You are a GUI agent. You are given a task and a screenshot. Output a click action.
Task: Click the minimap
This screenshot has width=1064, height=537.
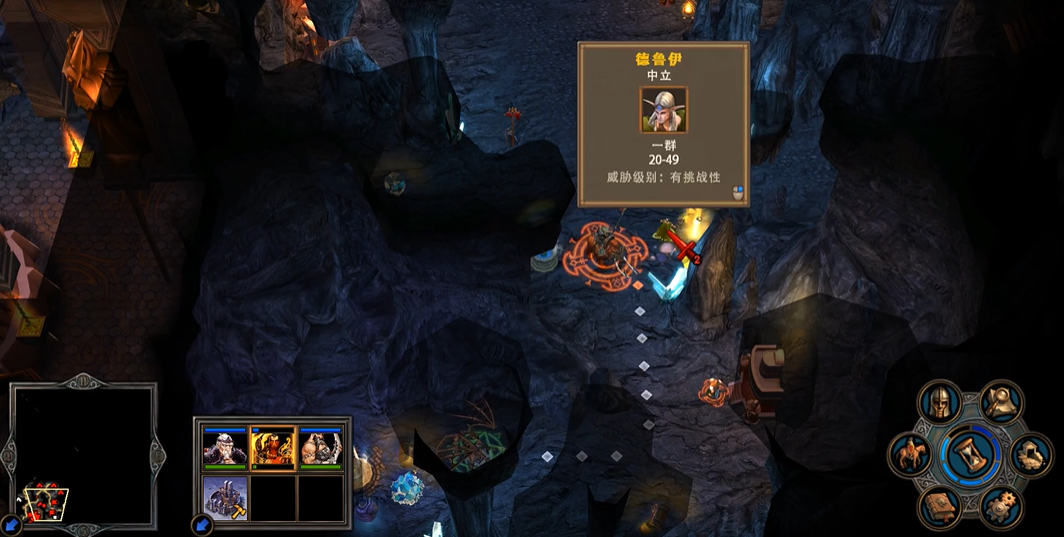83,456
